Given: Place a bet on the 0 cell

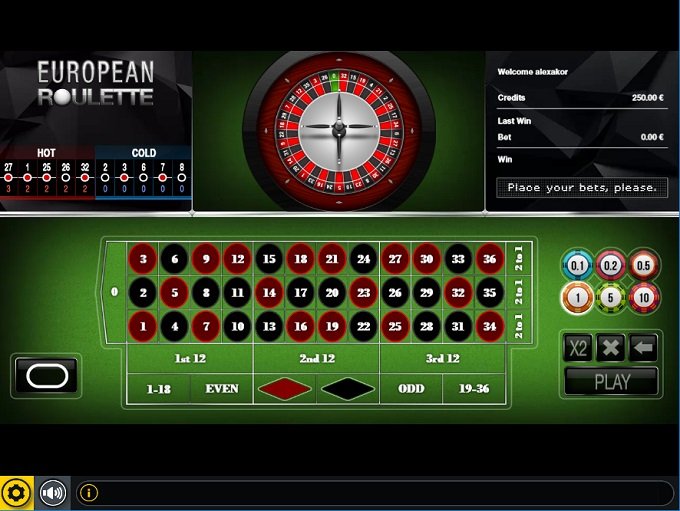Looking at the screenshot, I should [114, 293].
